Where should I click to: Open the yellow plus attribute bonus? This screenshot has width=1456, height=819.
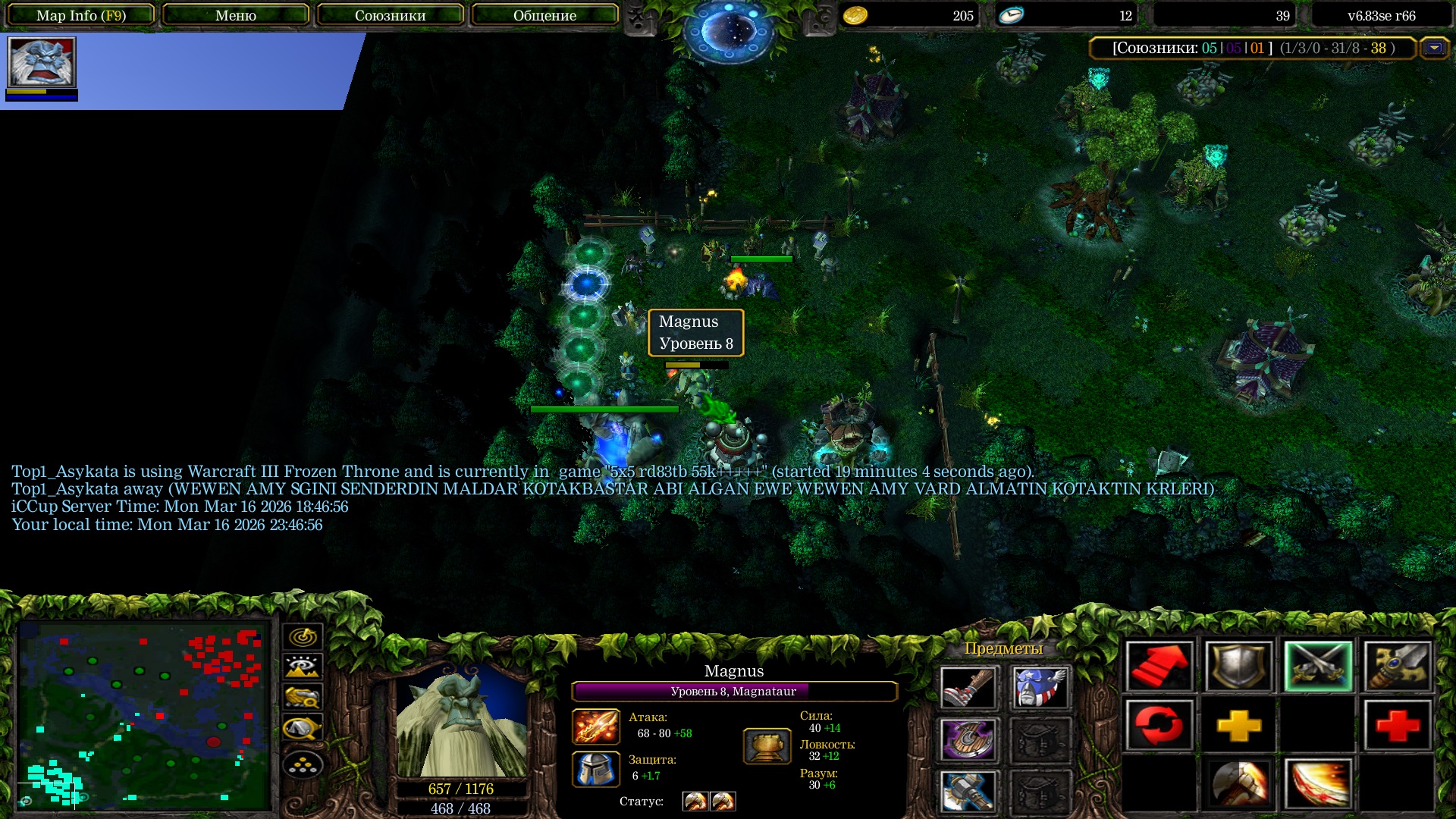coord(1238,726)
